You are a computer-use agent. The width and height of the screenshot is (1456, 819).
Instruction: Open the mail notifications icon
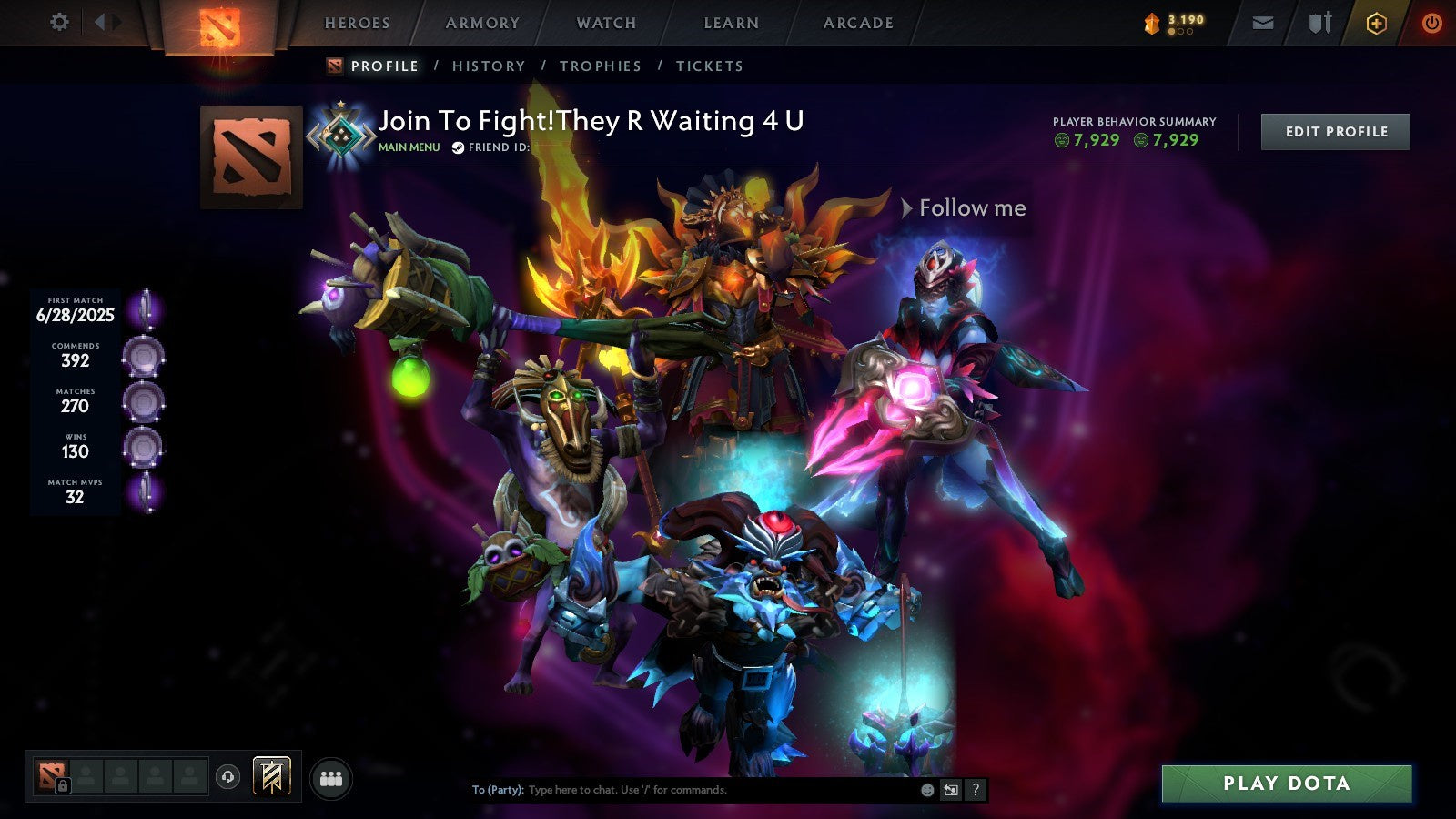coord(1263,23)
